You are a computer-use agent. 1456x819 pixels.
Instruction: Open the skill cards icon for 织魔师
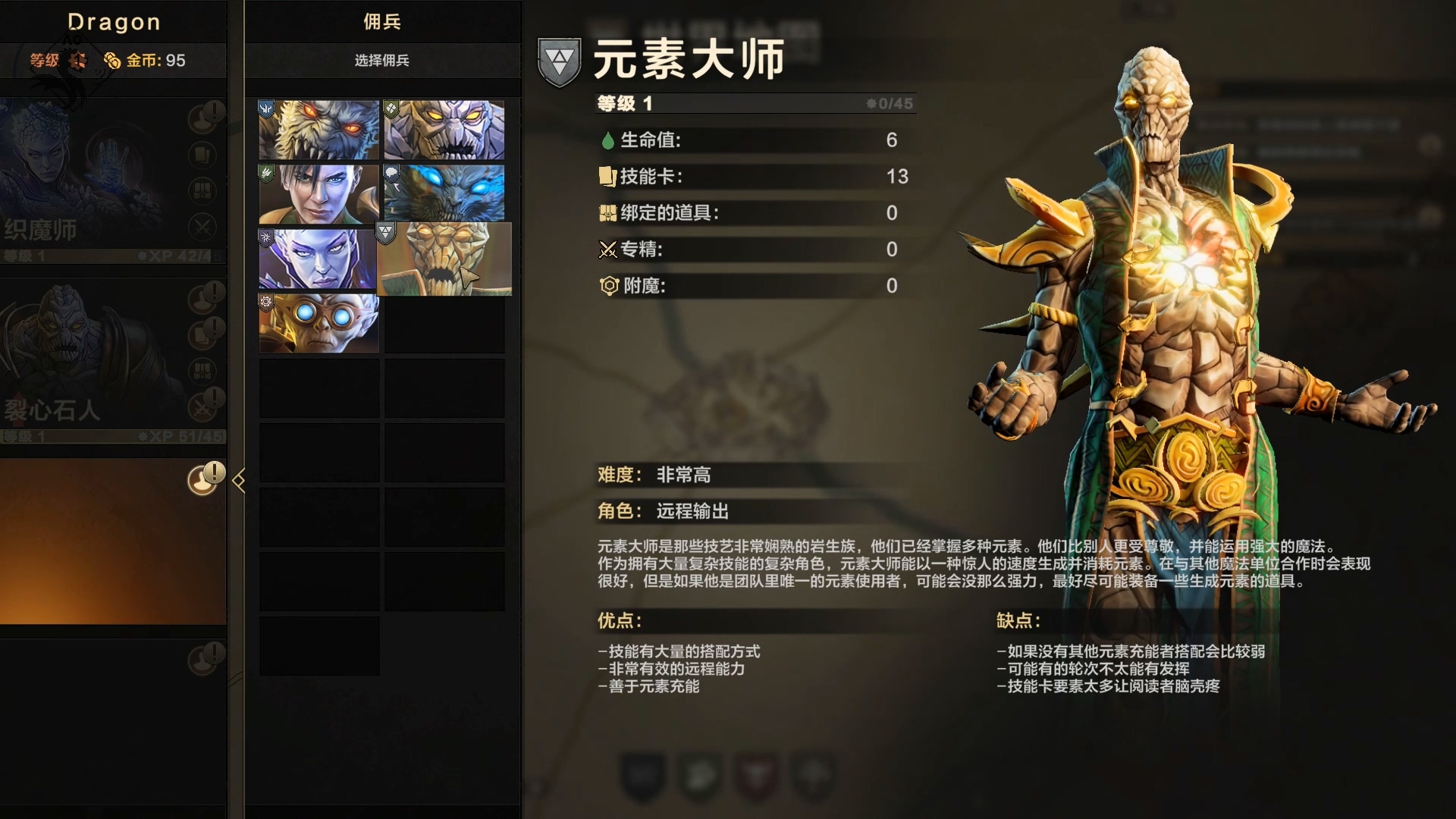(202, 154)
